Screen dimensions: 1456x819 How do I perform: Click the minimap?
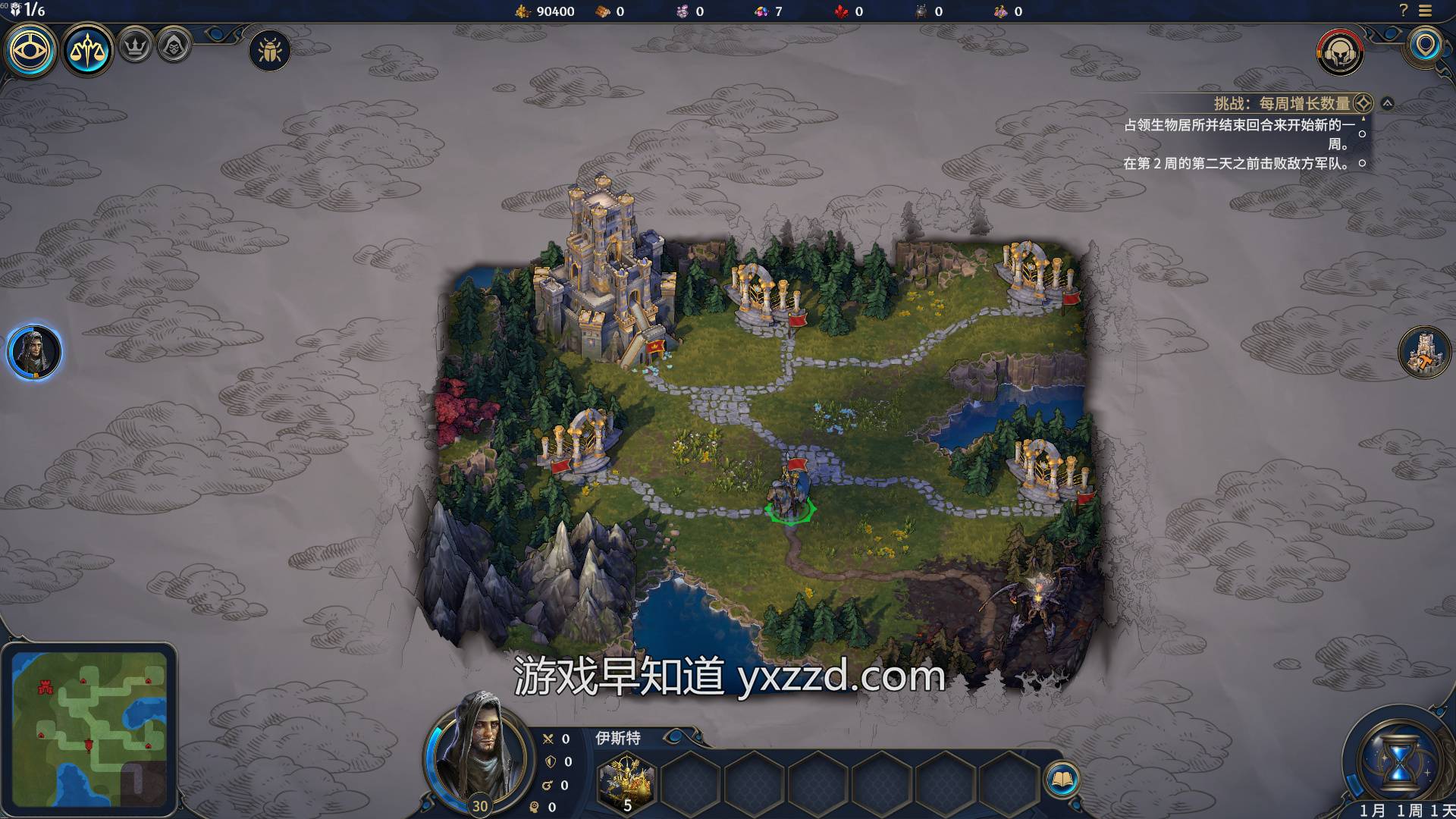(x=89, y=729)
